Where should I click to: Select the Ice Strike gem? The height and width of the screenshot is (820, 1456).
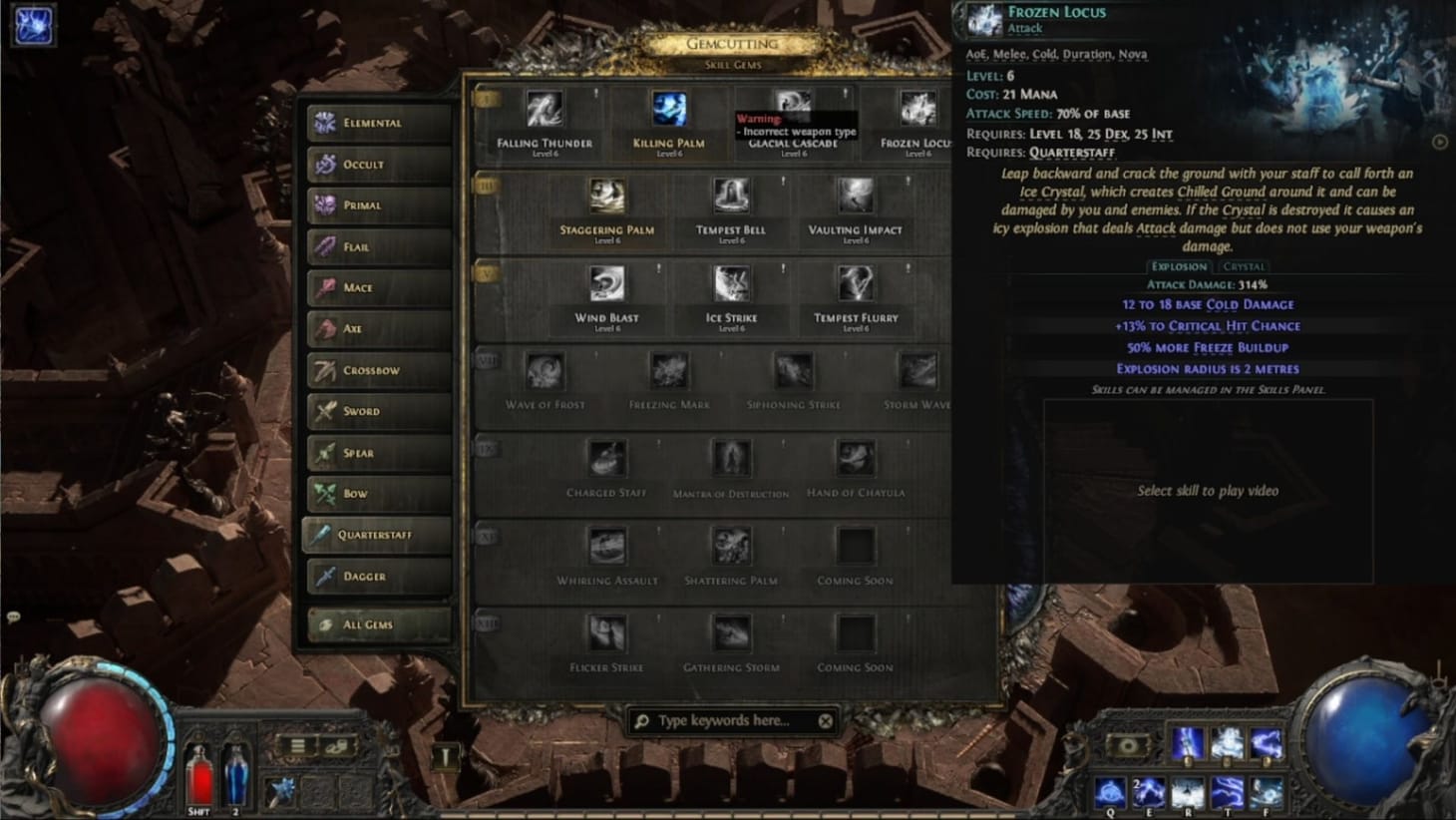[x=730, y=283]
